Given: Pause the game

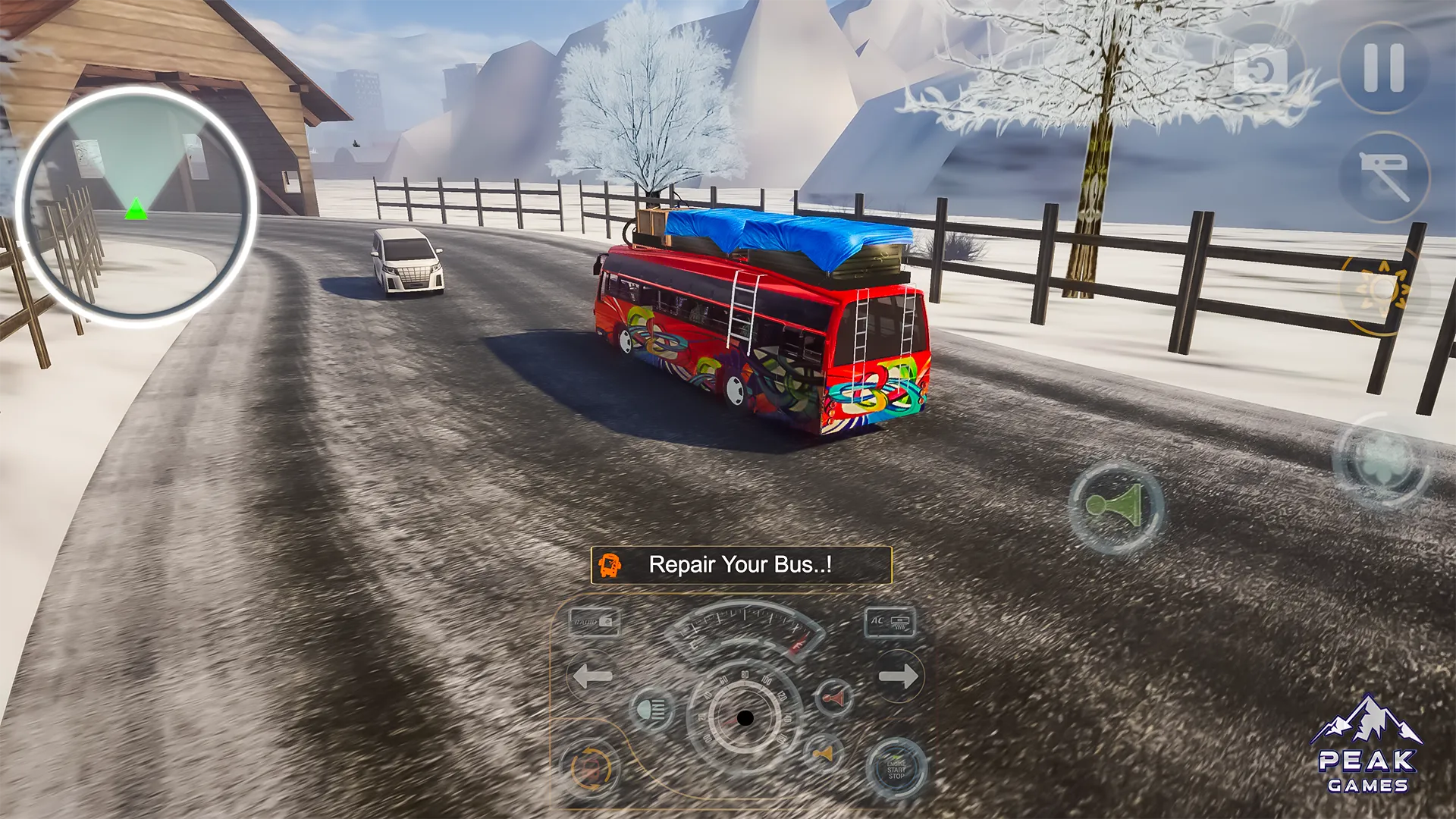Looking at the screenshot, I should [1384, 68].
